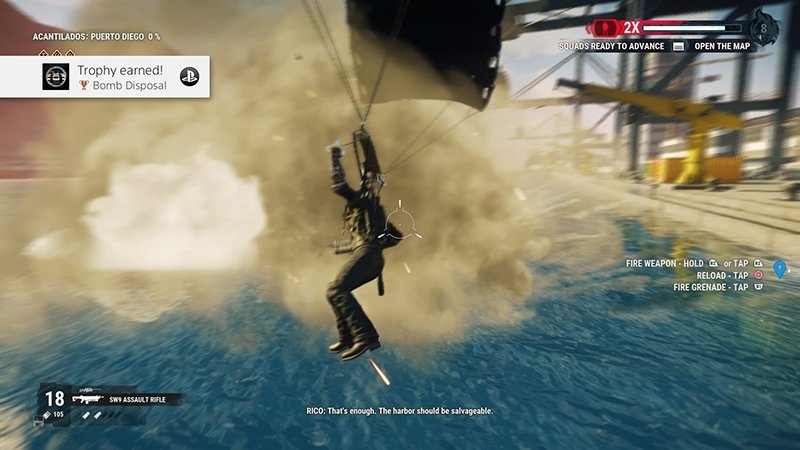Viewport: 800px width, 450px height.
Task: Click the squad reserves soldier icon
Action: pos(606,27)
